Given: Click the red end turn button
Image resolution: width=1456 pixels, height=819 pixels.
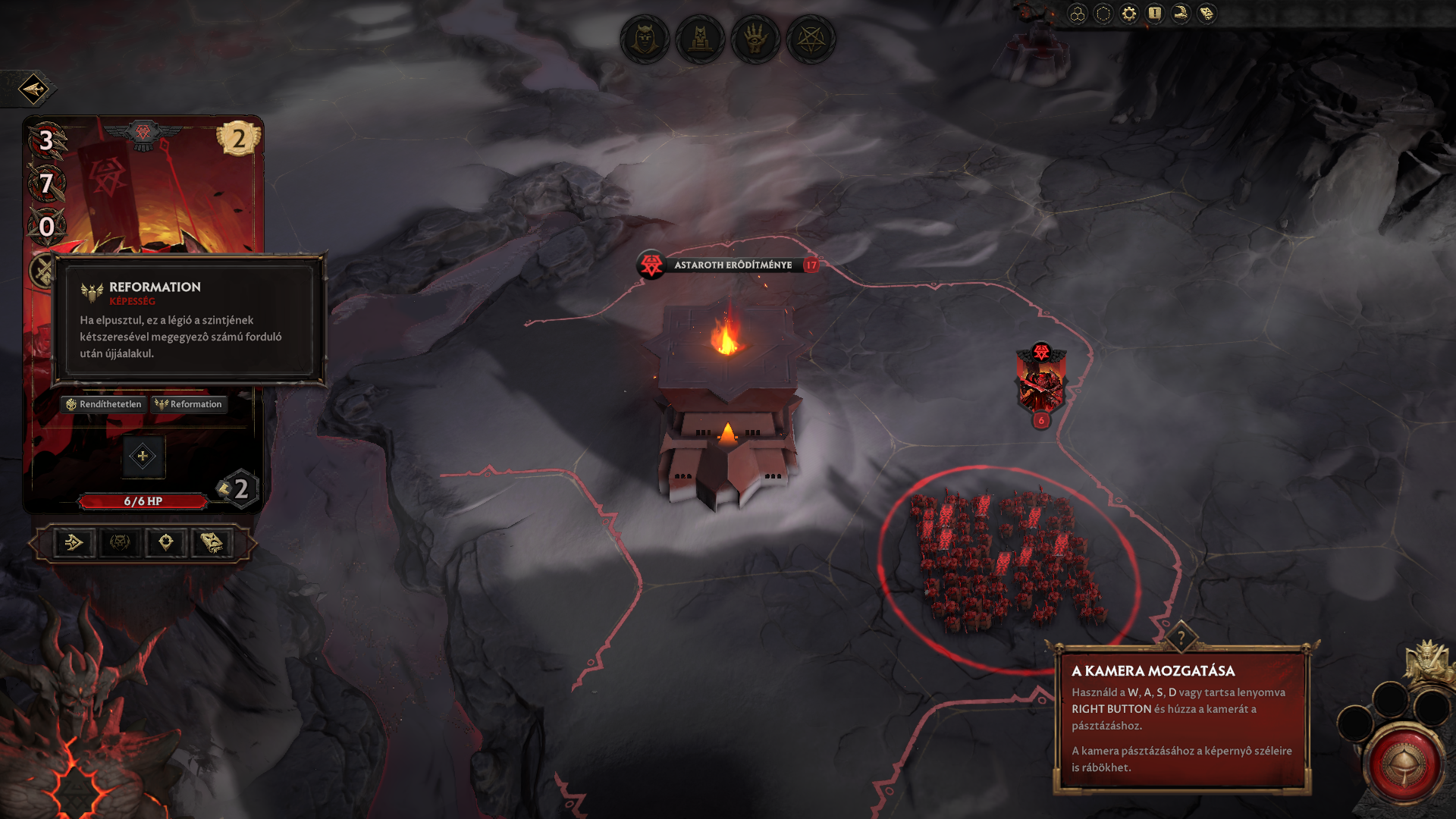Looking at the screenshot, I should coord(1403,764).
